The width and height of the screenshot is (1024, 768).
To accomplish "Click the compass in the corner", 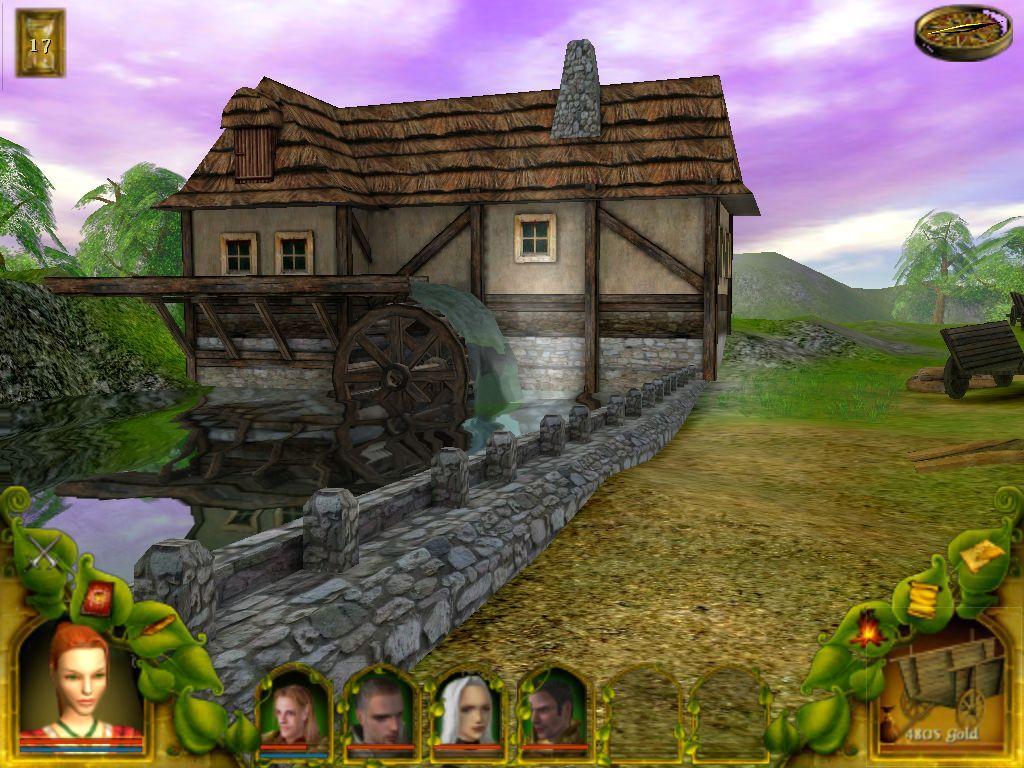I will [x=948, y=31].
